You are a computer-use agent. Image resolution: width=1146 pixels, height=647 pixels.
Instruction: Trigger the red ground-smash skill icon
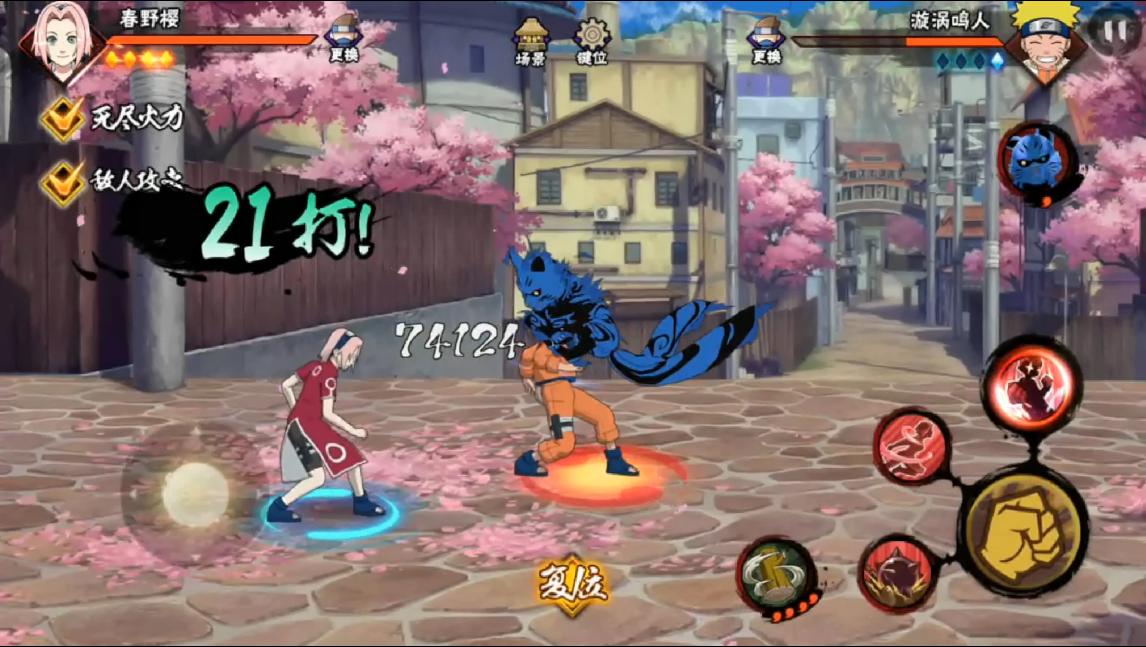(896, 572)
